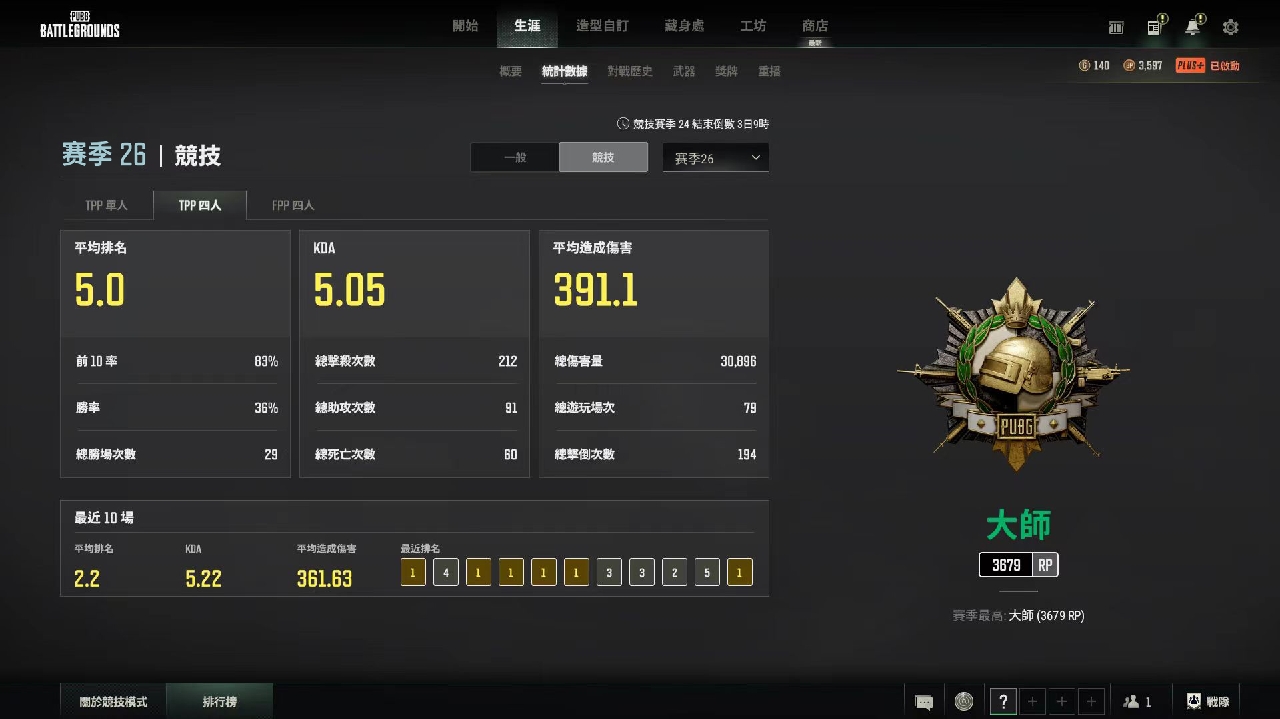Go to 造型自訂 customization menu

[603, 26]
